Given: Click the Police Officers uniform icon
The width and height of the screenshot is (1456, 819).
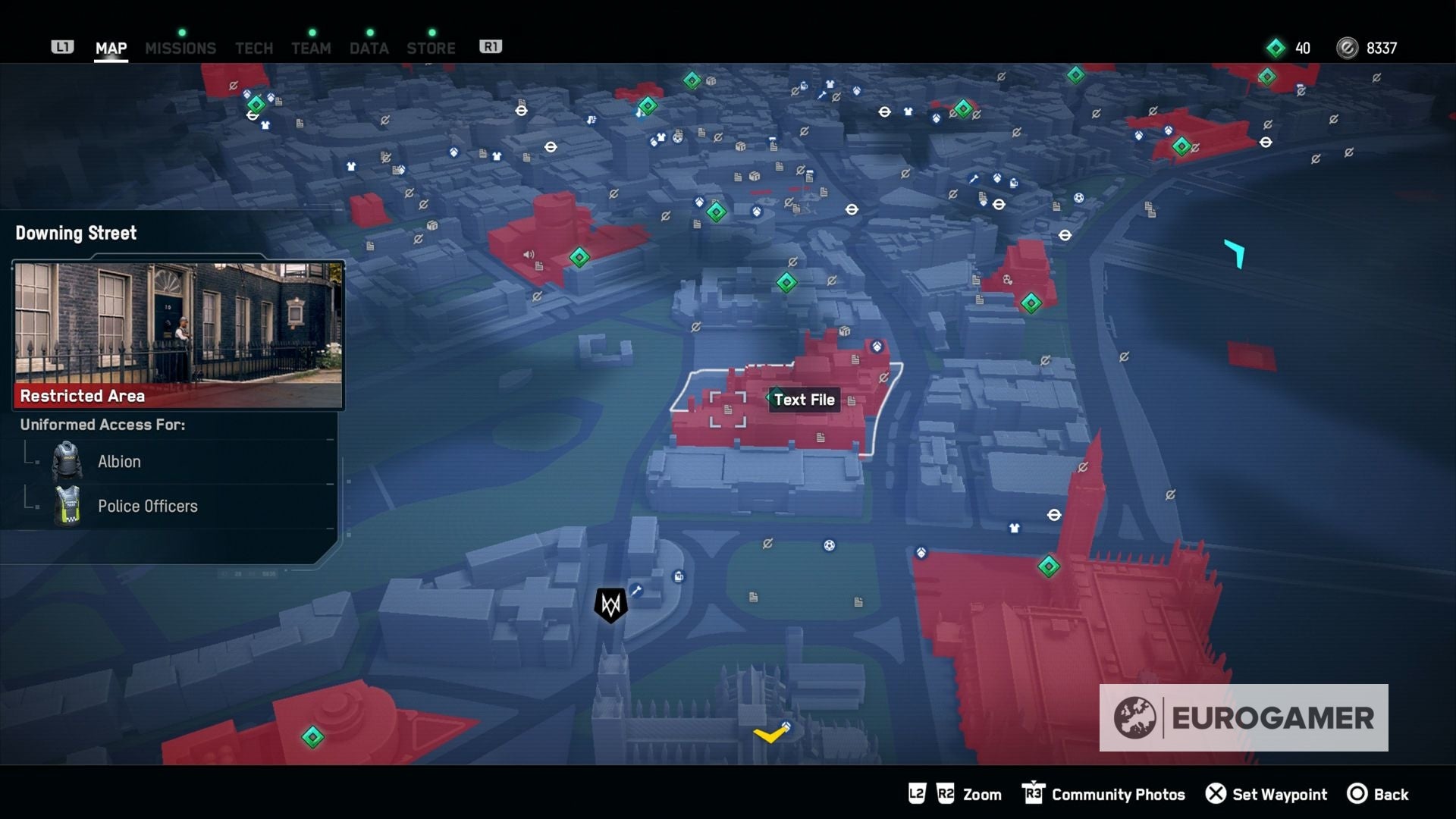Looking at the screenshot, I should coord(67,506).
